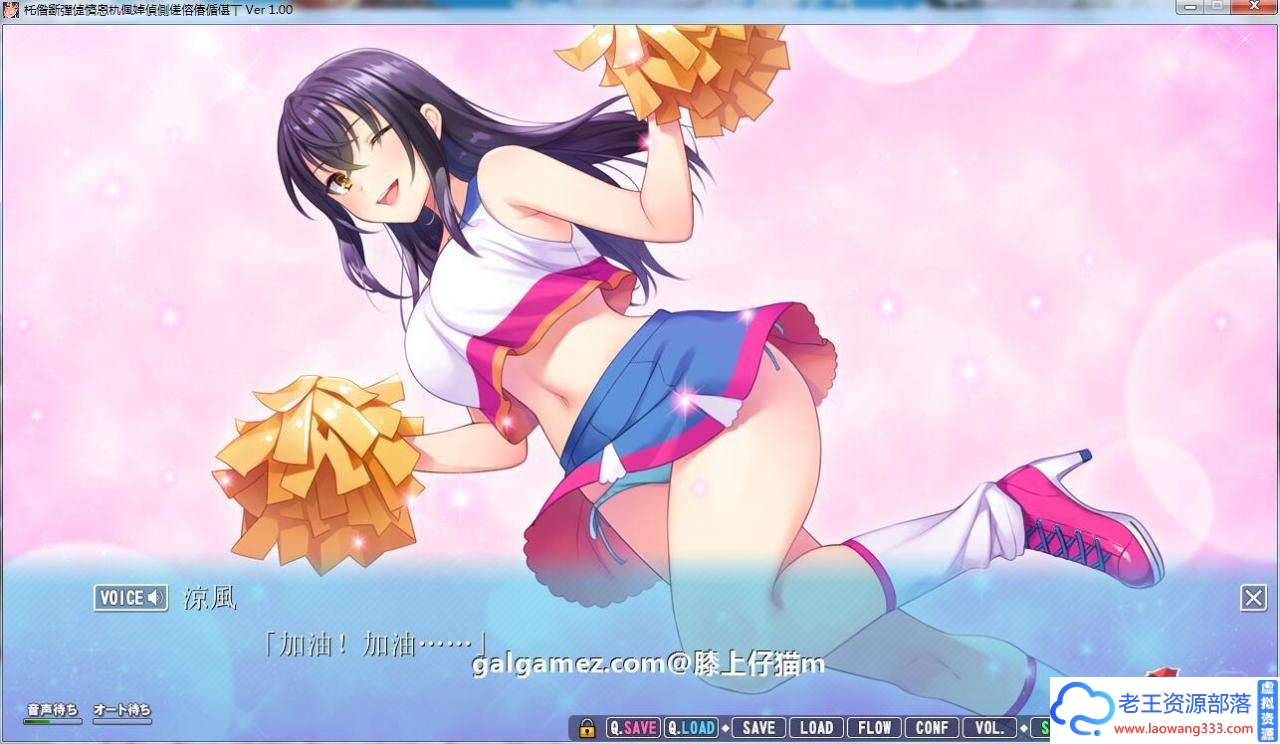The image size is (1280, 744).
Task: Open the CONF configuration screen
Action: click(x=931, y=727)
